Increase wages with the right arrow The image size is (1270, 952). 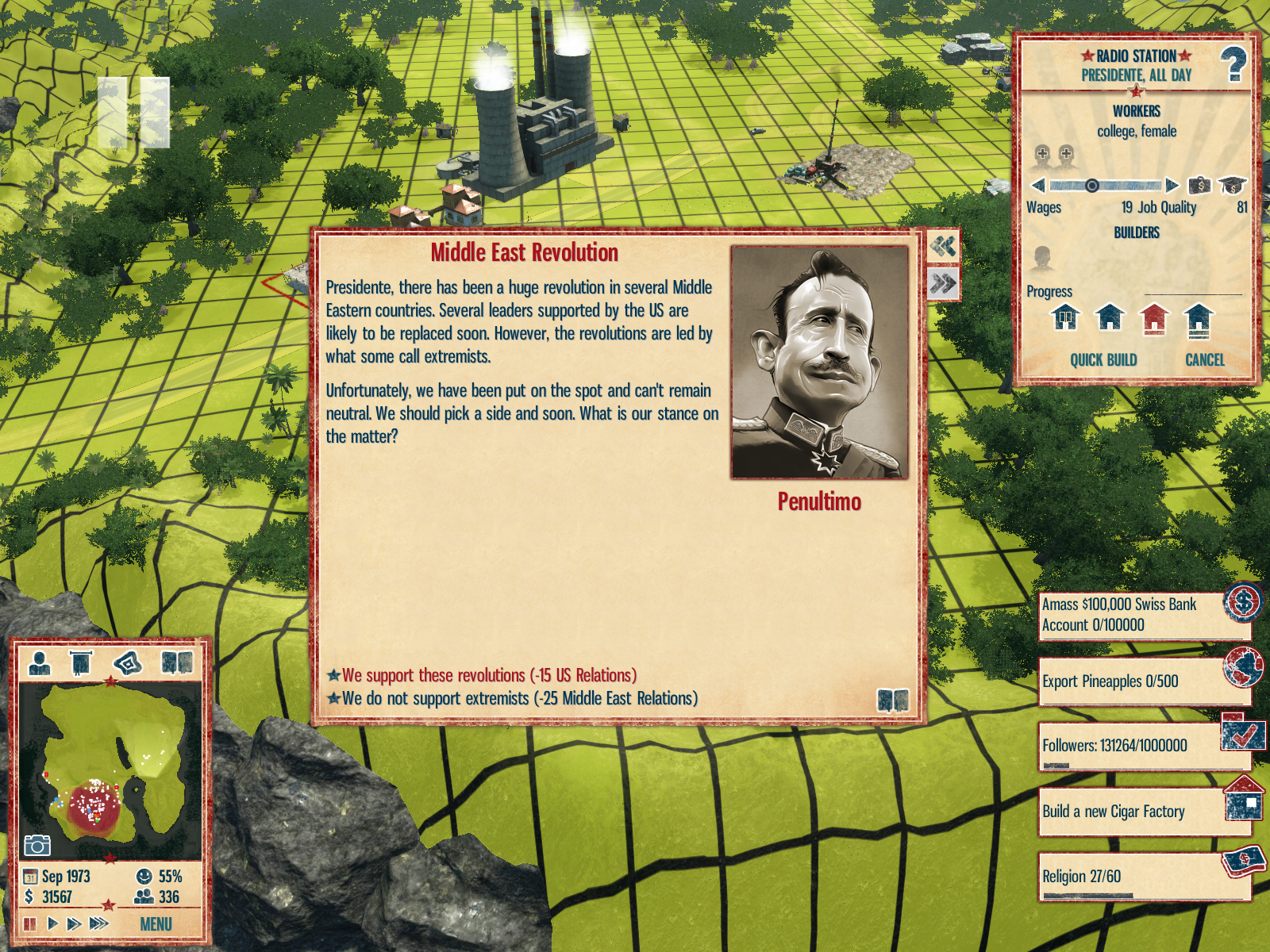1172,186
